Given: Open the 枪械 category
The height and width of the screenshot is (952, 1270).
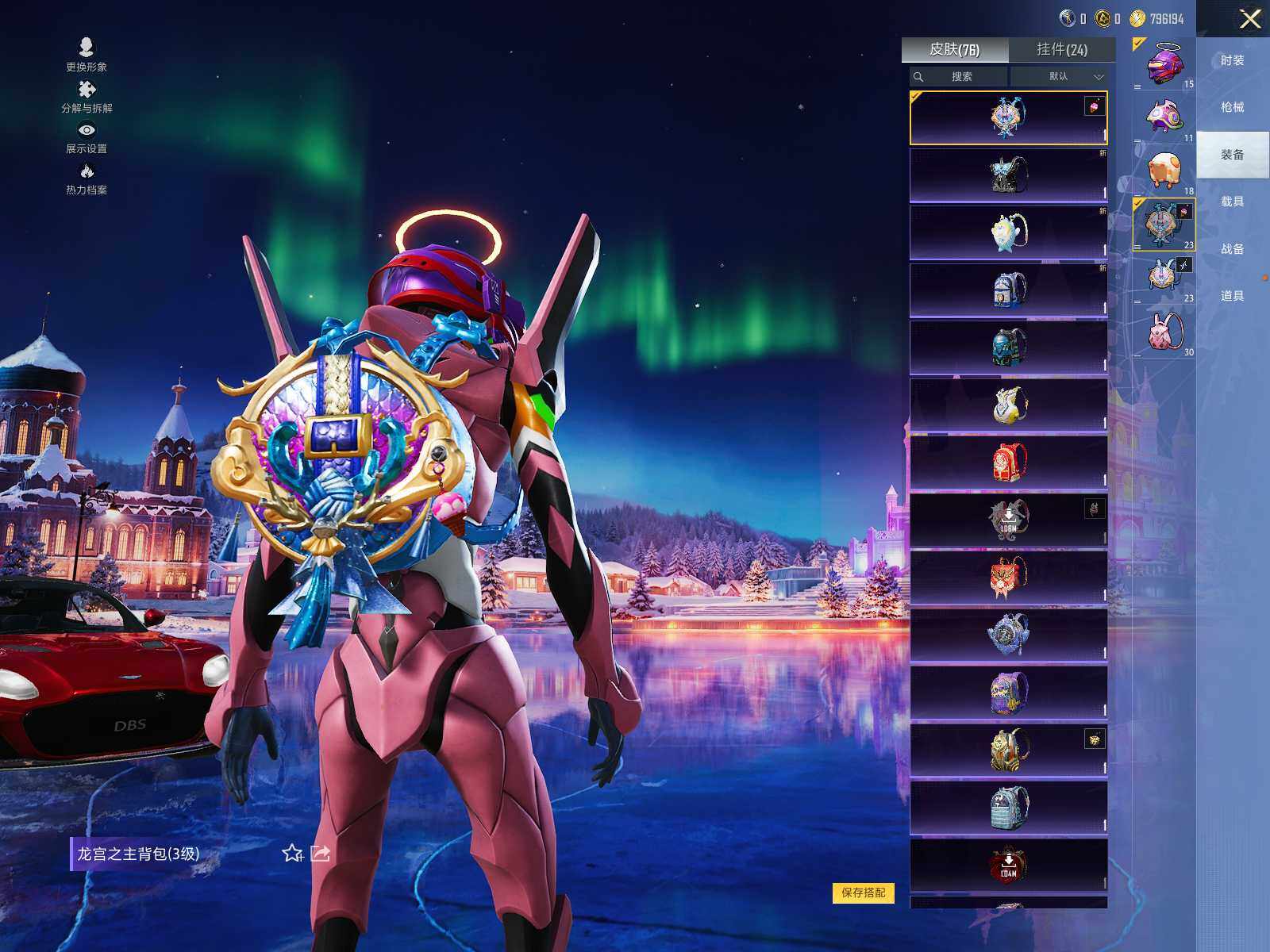Looking at the screenshot, I should pyautogui.click(x=1232, y=107).
